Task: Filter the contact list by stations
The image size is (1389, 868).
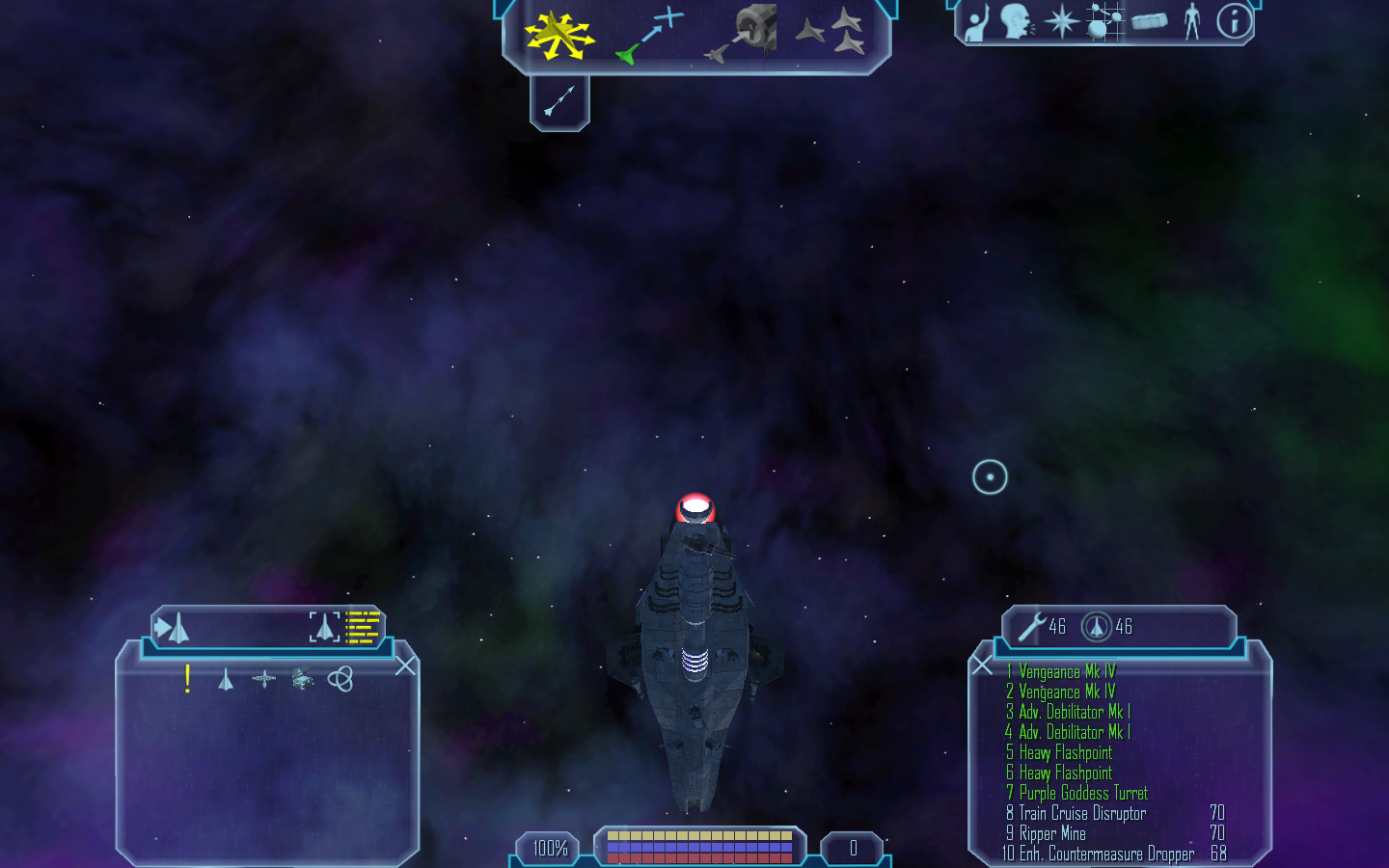Action: 263,679
